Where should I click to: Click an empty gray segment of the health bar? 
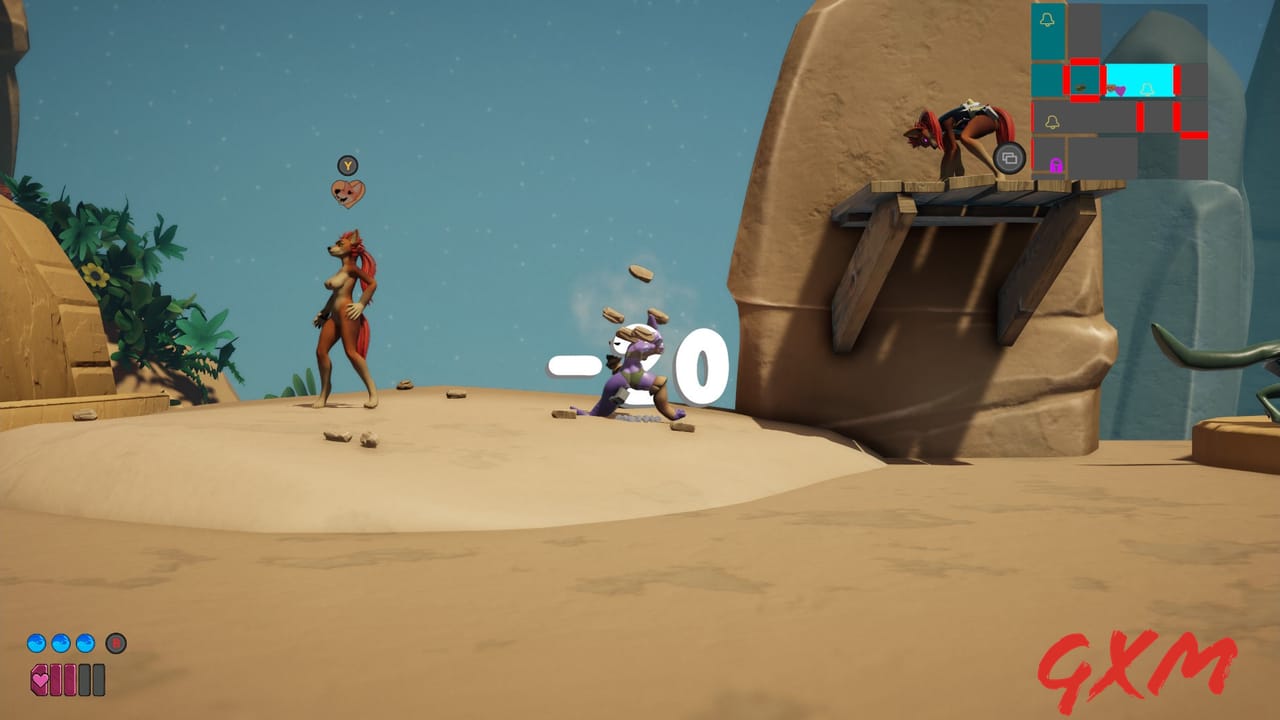(85, 679)
